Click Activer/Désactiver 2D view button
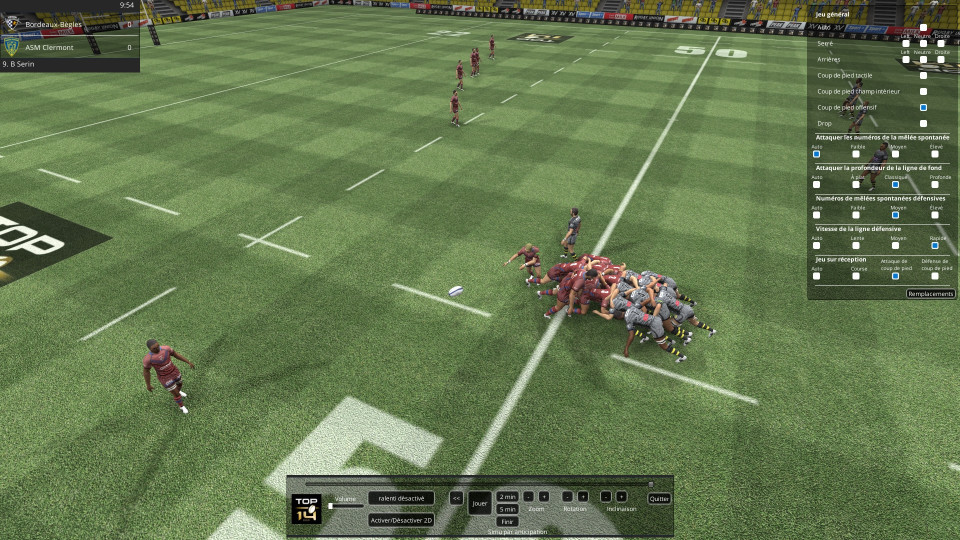Image resolution: width=960 pixels, height=540 pixels. (401, 520)
